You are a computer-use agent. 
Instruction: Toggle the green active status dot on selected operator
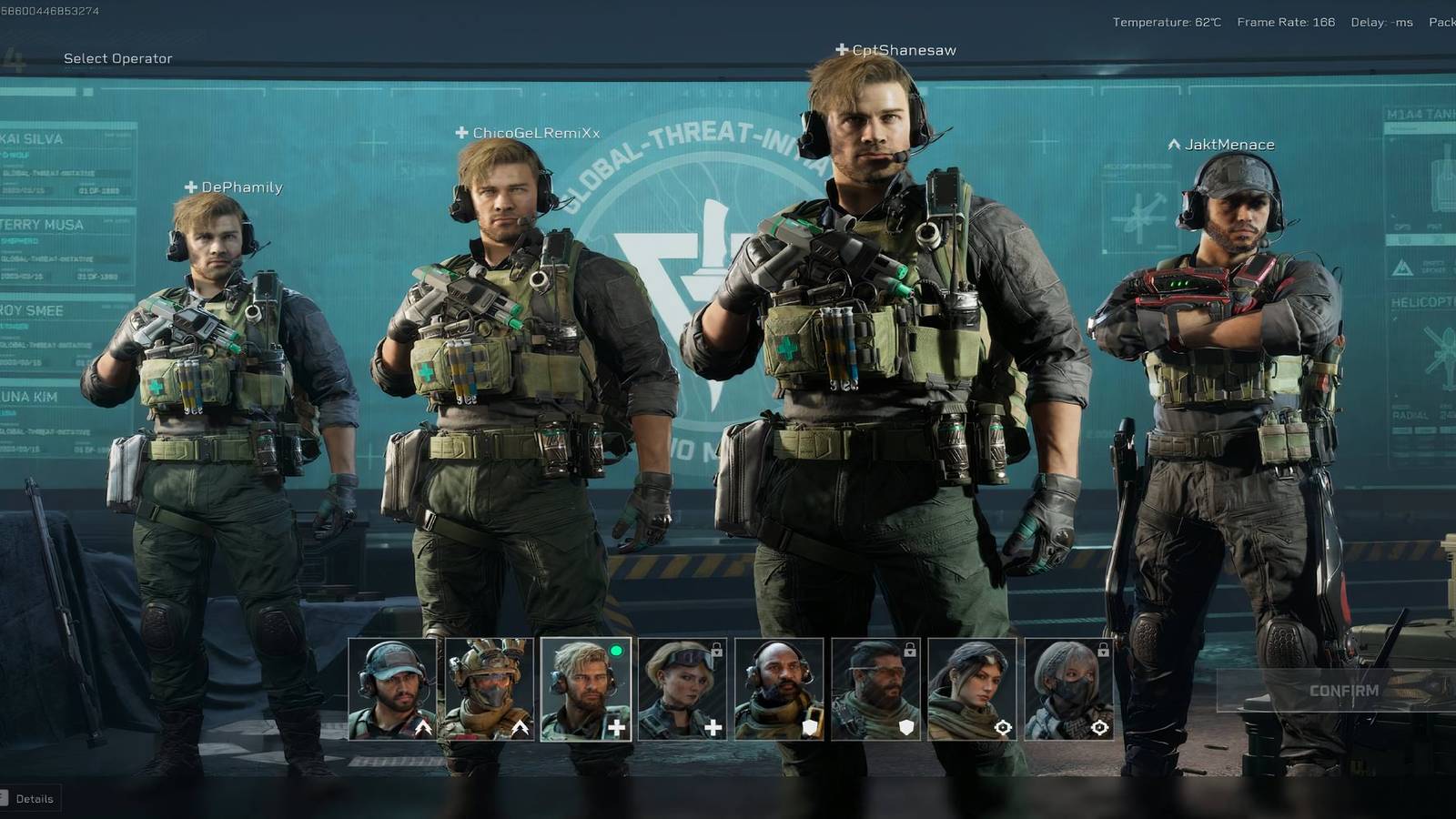pos(617,651)
